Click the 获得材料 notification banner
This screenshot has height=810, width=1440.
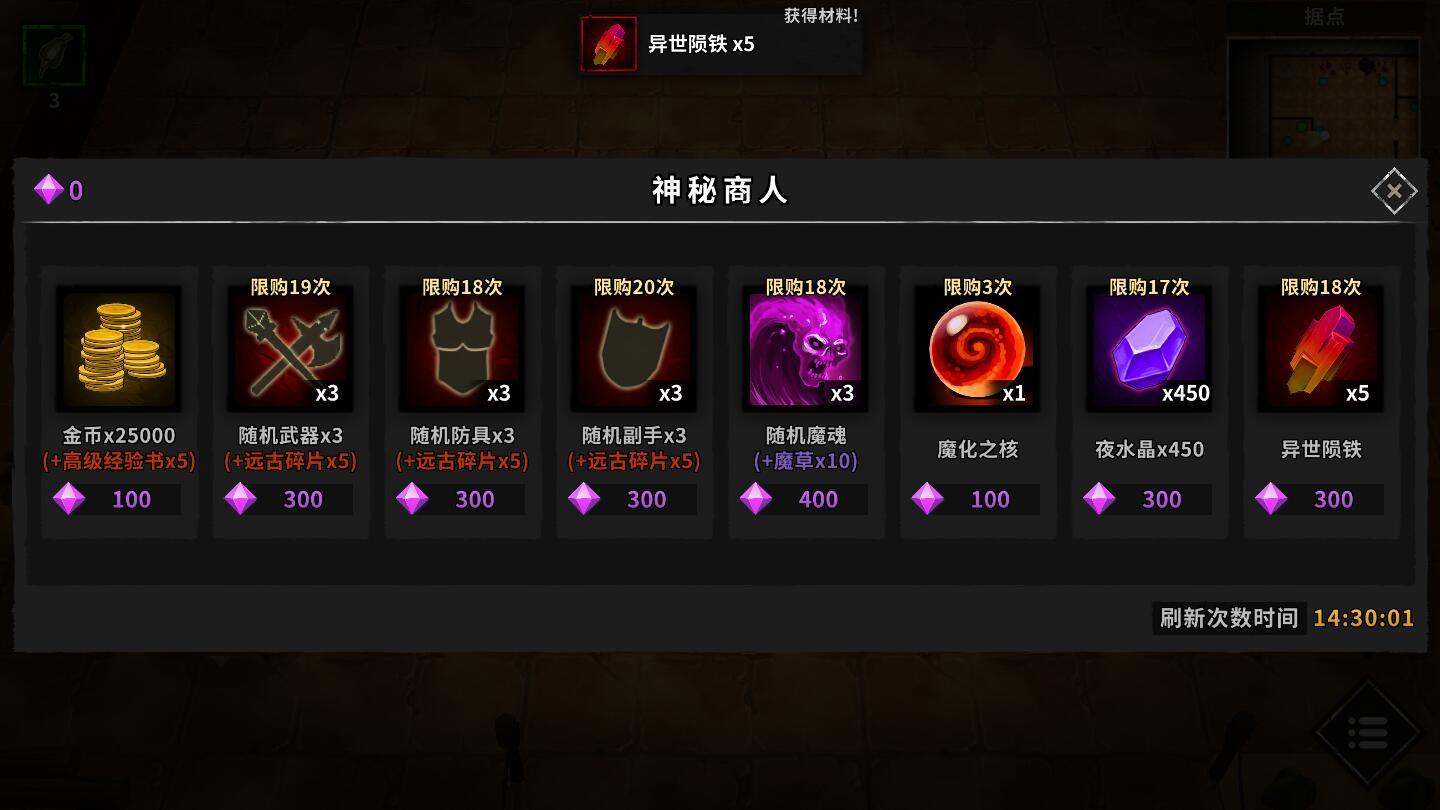pos(720,42)
